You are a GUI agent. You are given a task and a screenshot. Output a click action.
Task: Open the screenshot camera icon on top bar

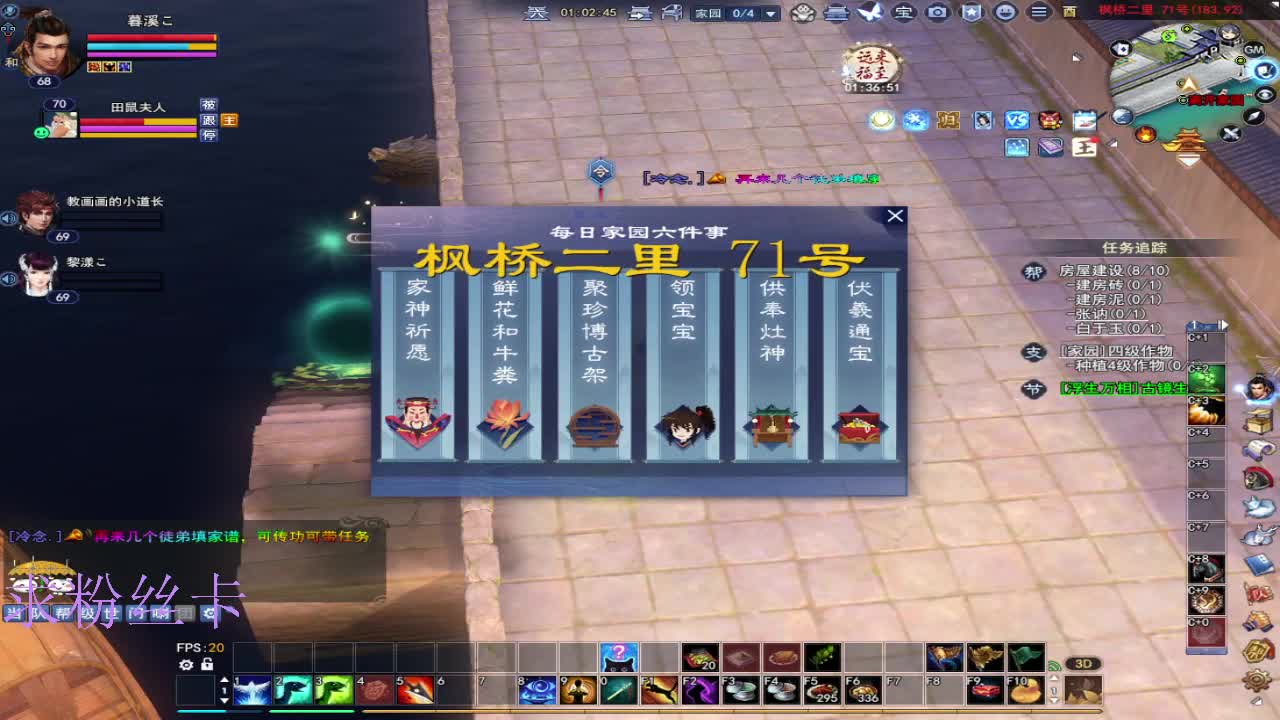[937, 13]
